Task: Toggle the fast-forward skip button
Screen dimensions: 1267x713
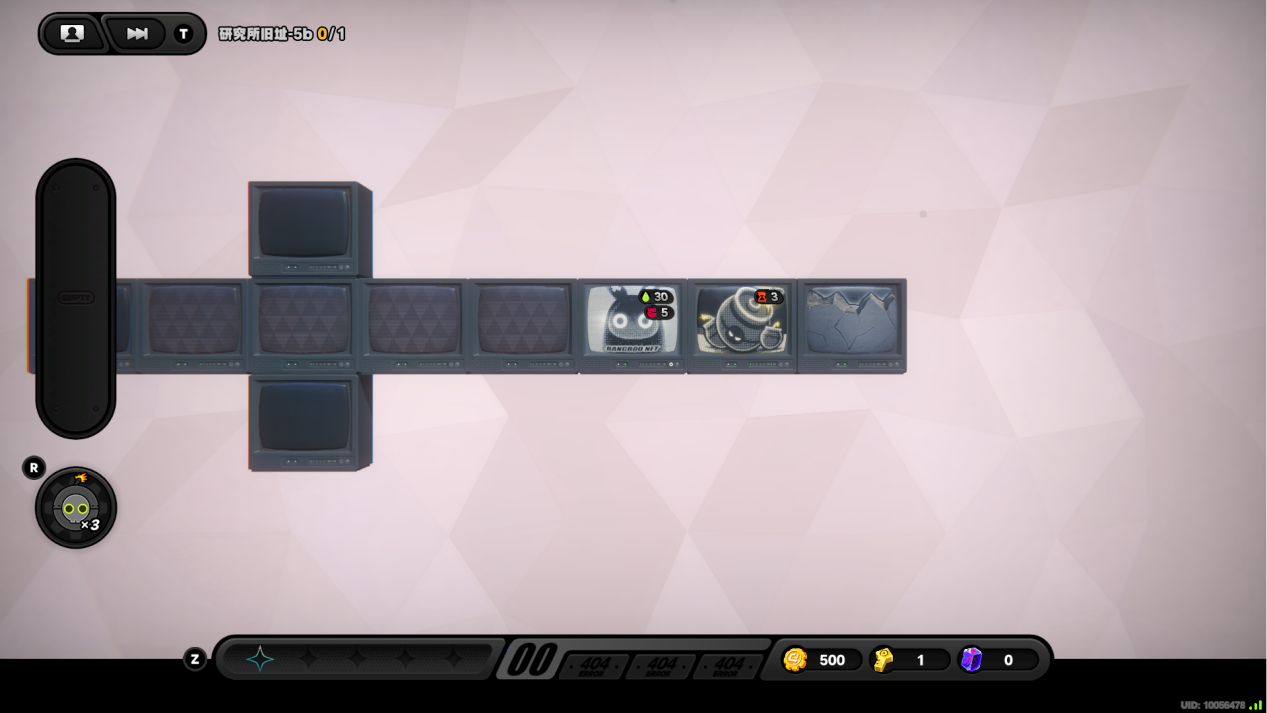Action: pyautogui.click(x=137, y=34)
